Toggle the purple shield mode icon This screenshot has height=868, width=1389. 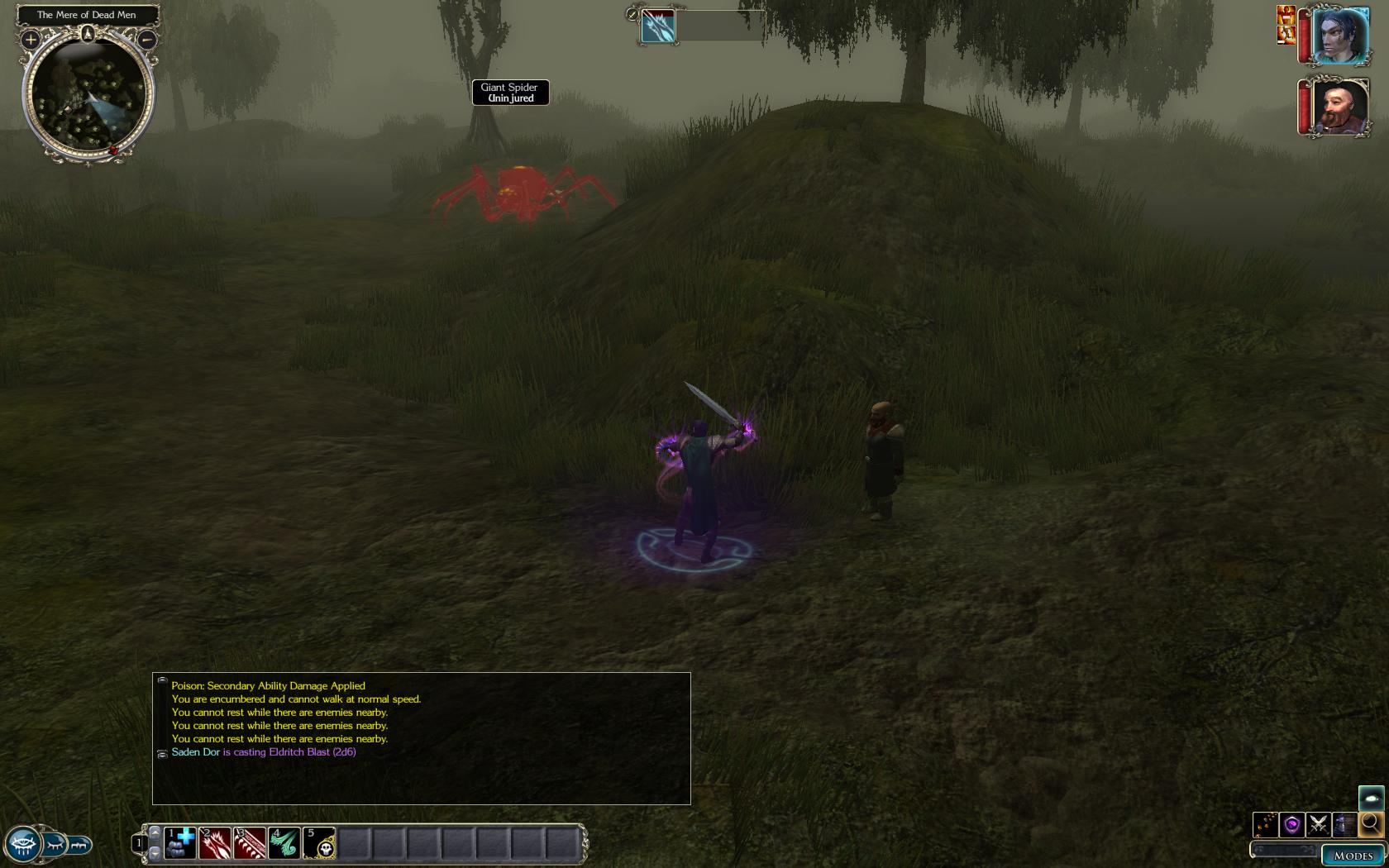[1291, 824]
